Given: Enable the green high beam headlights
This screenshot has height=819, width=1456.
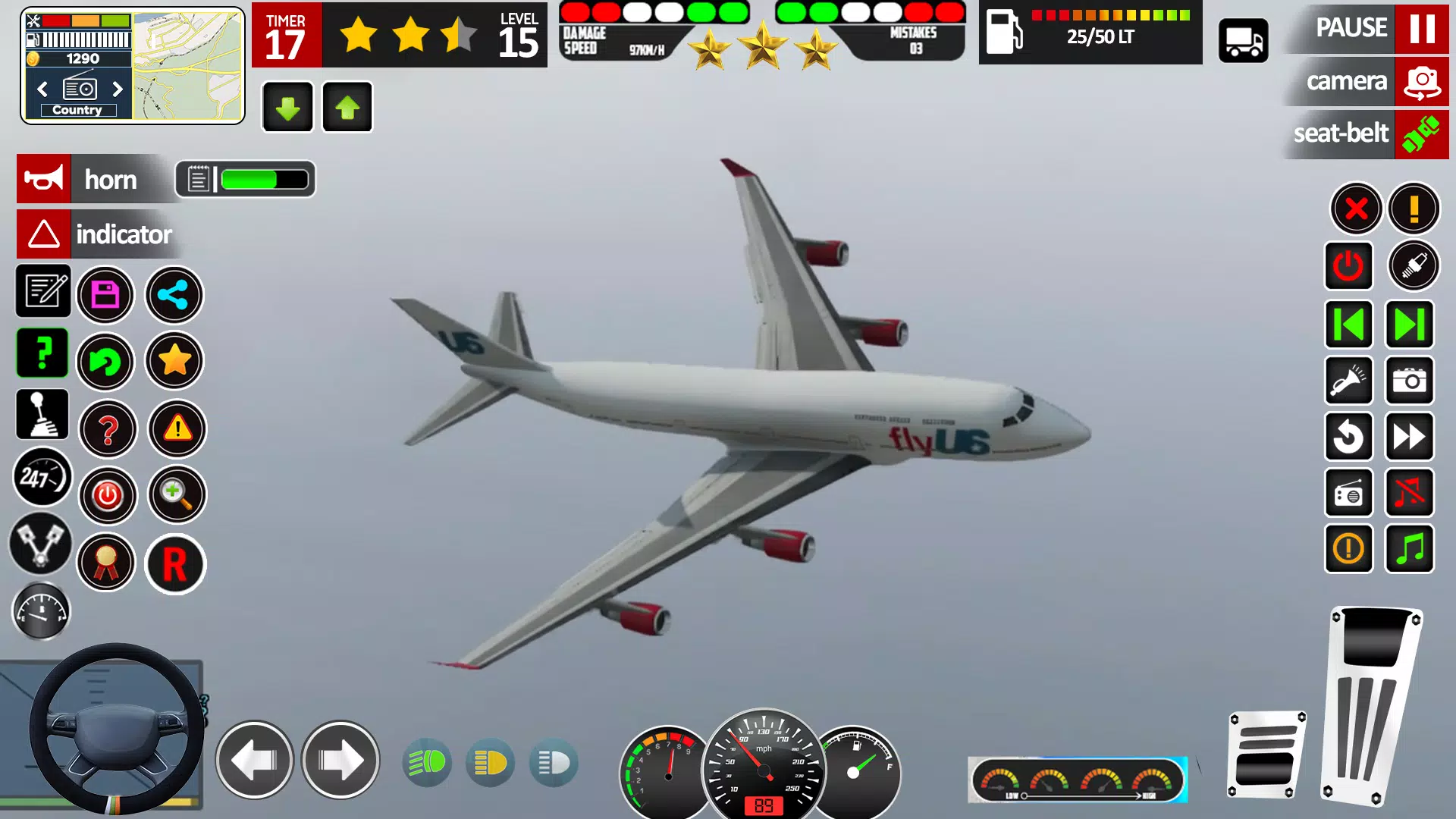Looking at the screenshot, I should [x=427, y=763].
